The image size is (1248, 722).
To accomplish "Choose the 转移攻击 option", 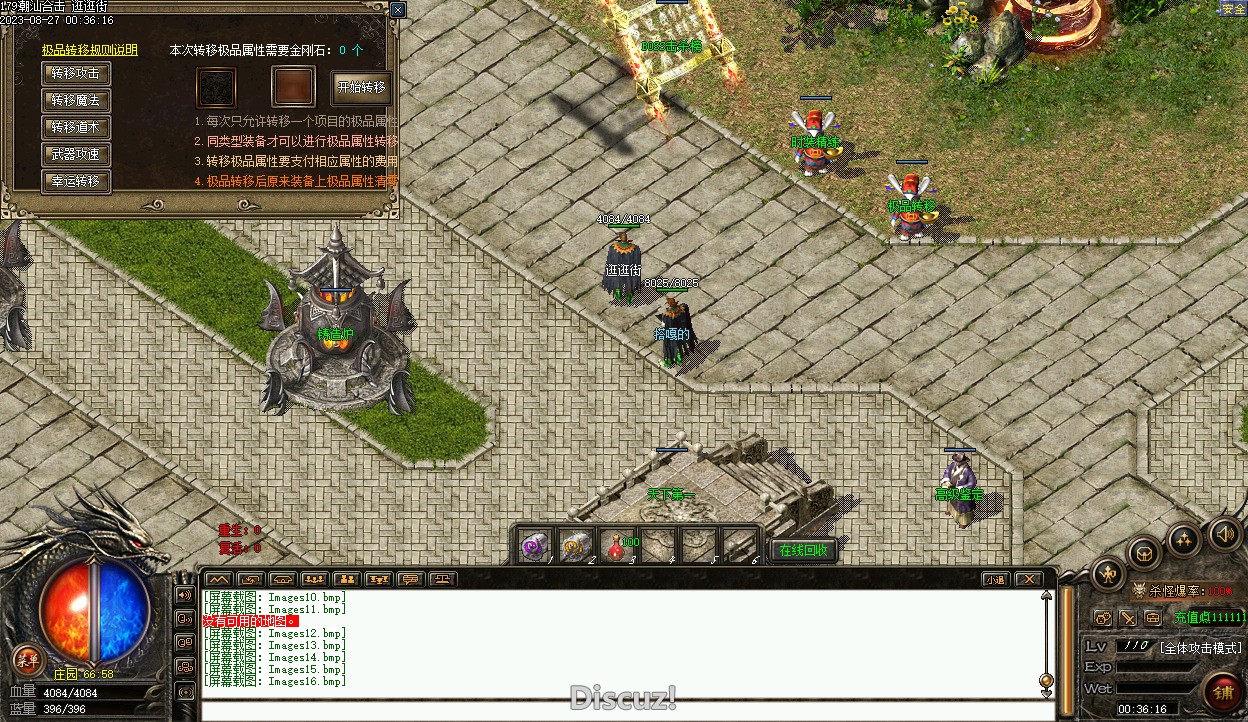I will click(76, 74).
